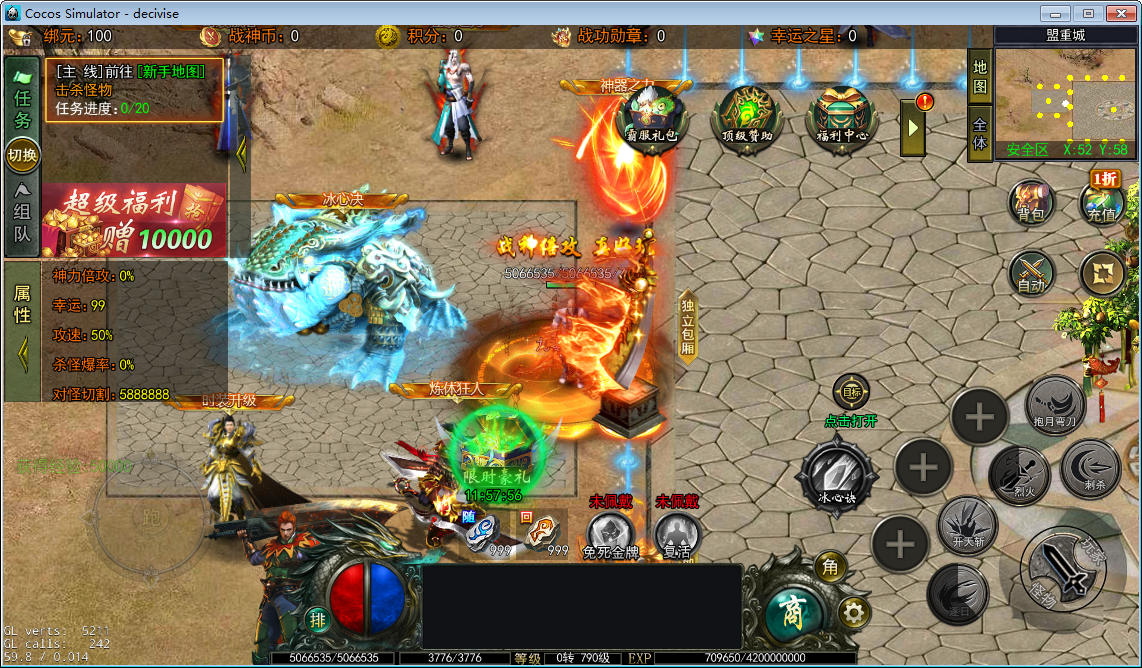
Task: Switch to the 组队 team tab
Action: pyautogui.click(x=22, y=215)
